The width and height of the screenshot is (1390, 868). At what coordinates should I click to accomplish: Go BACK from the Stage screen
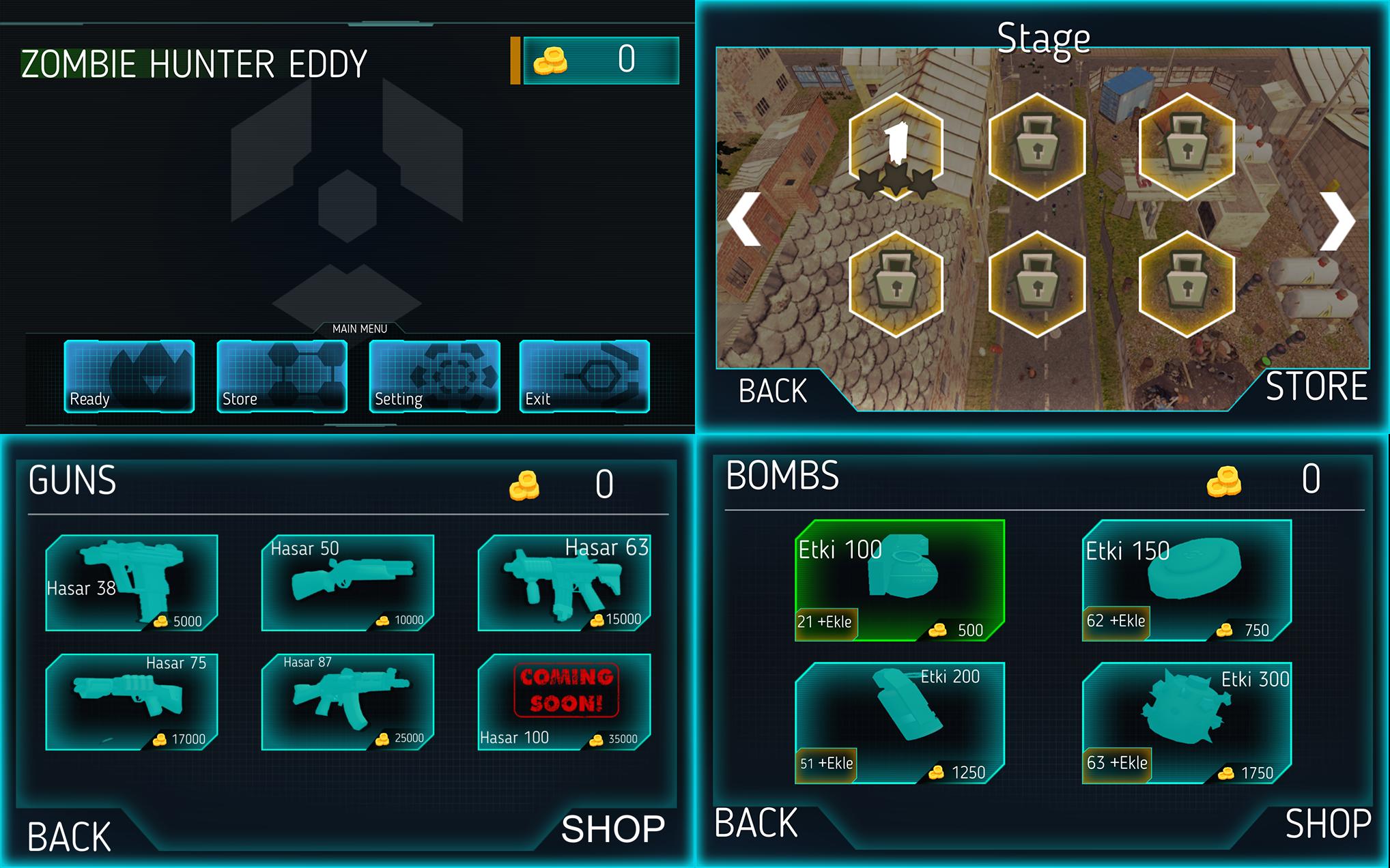tap(771, 390)
